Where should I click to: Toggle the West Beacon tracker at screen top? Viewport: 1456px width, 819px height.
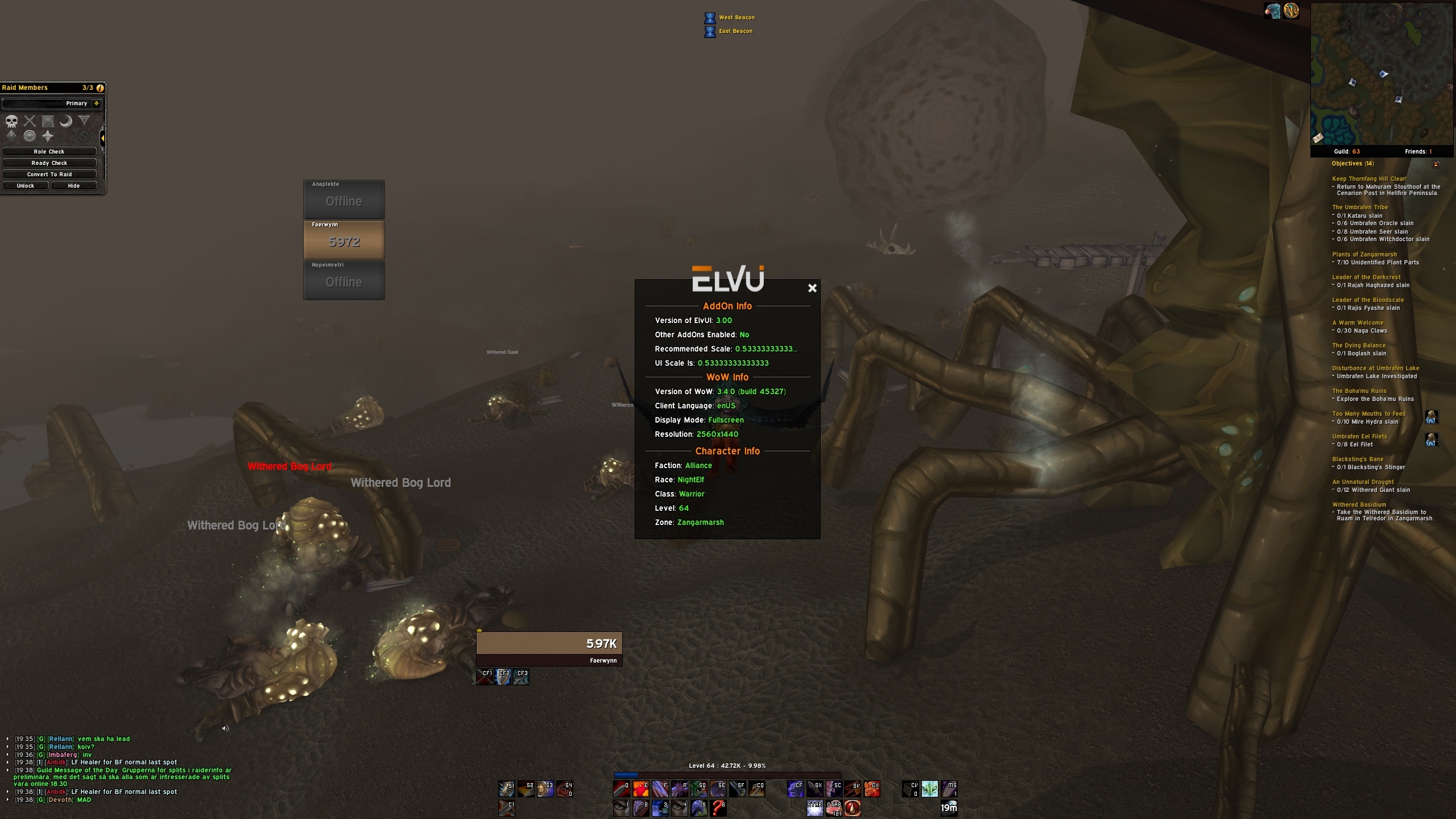[710, 18]
